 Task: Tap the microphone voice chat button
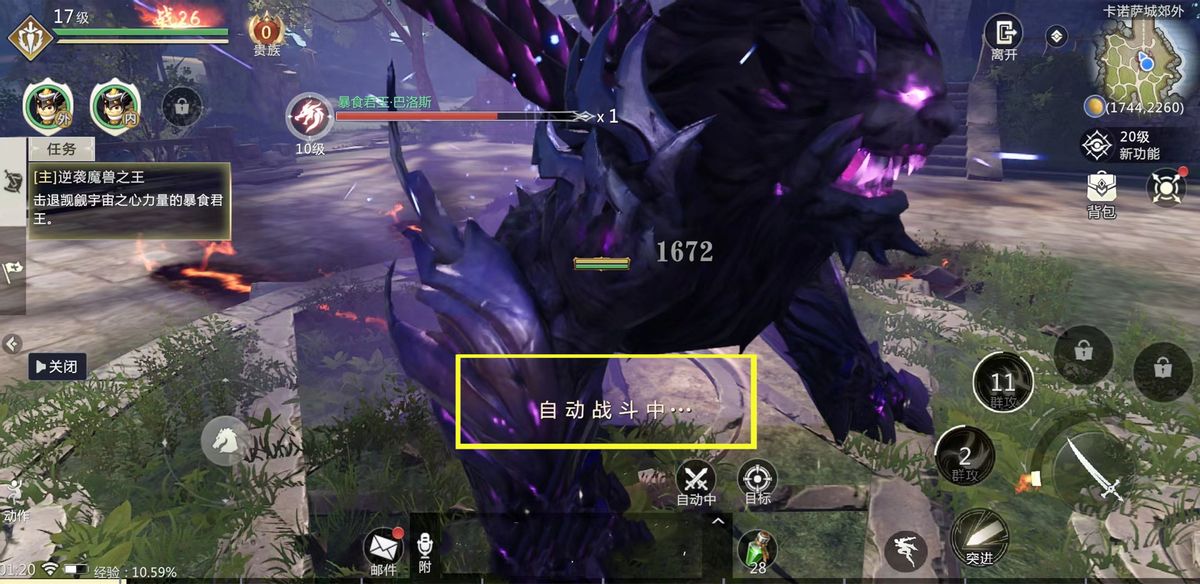[x=424, y=549]
